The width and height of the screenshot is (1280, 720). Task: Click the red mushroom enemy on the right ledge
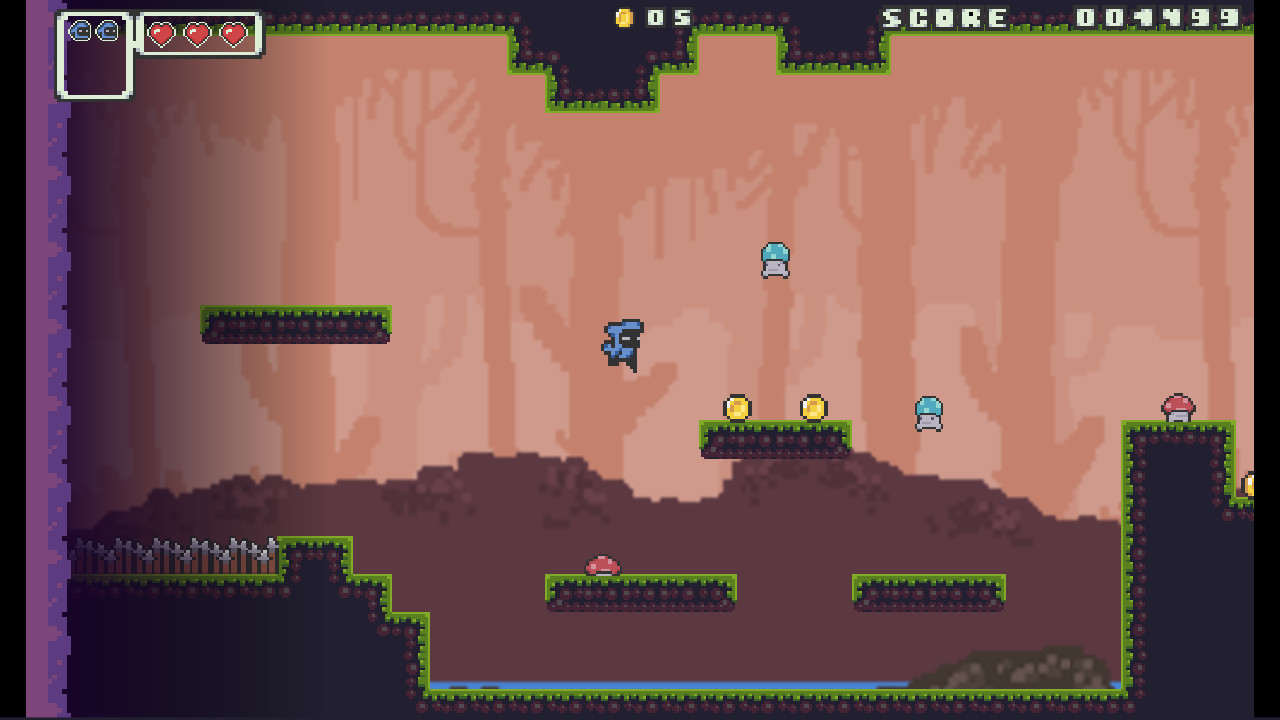(1176, 407)
